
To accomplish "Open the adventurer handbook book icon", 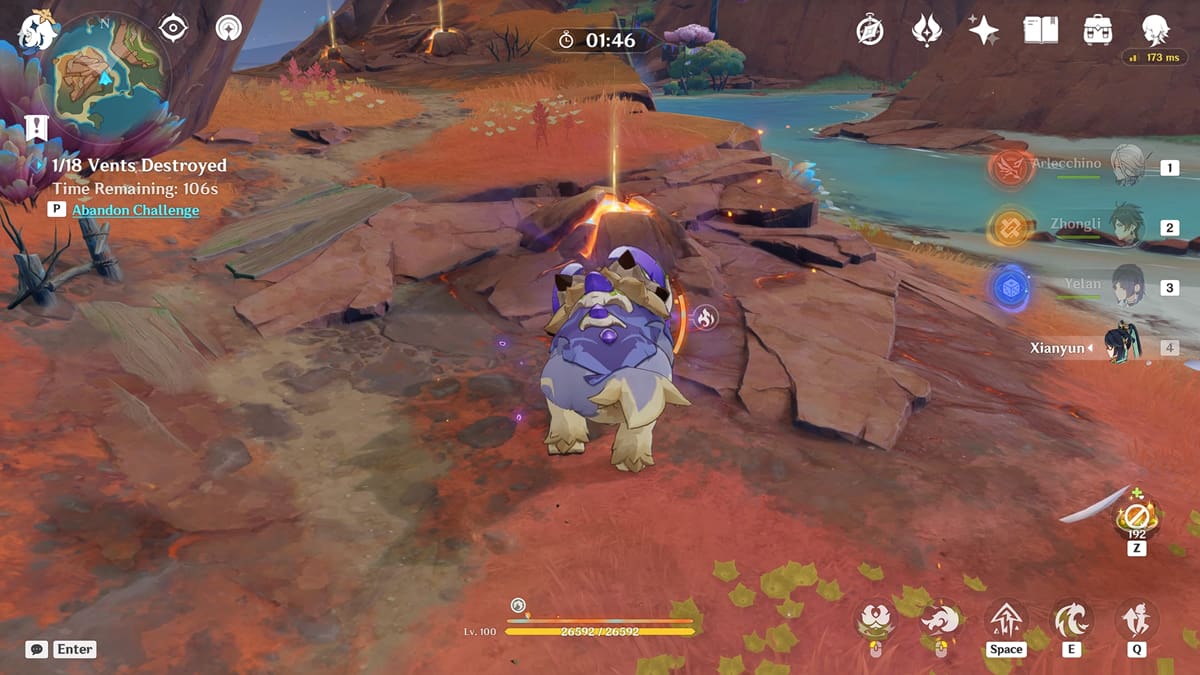I will [x=1041, y=30].
